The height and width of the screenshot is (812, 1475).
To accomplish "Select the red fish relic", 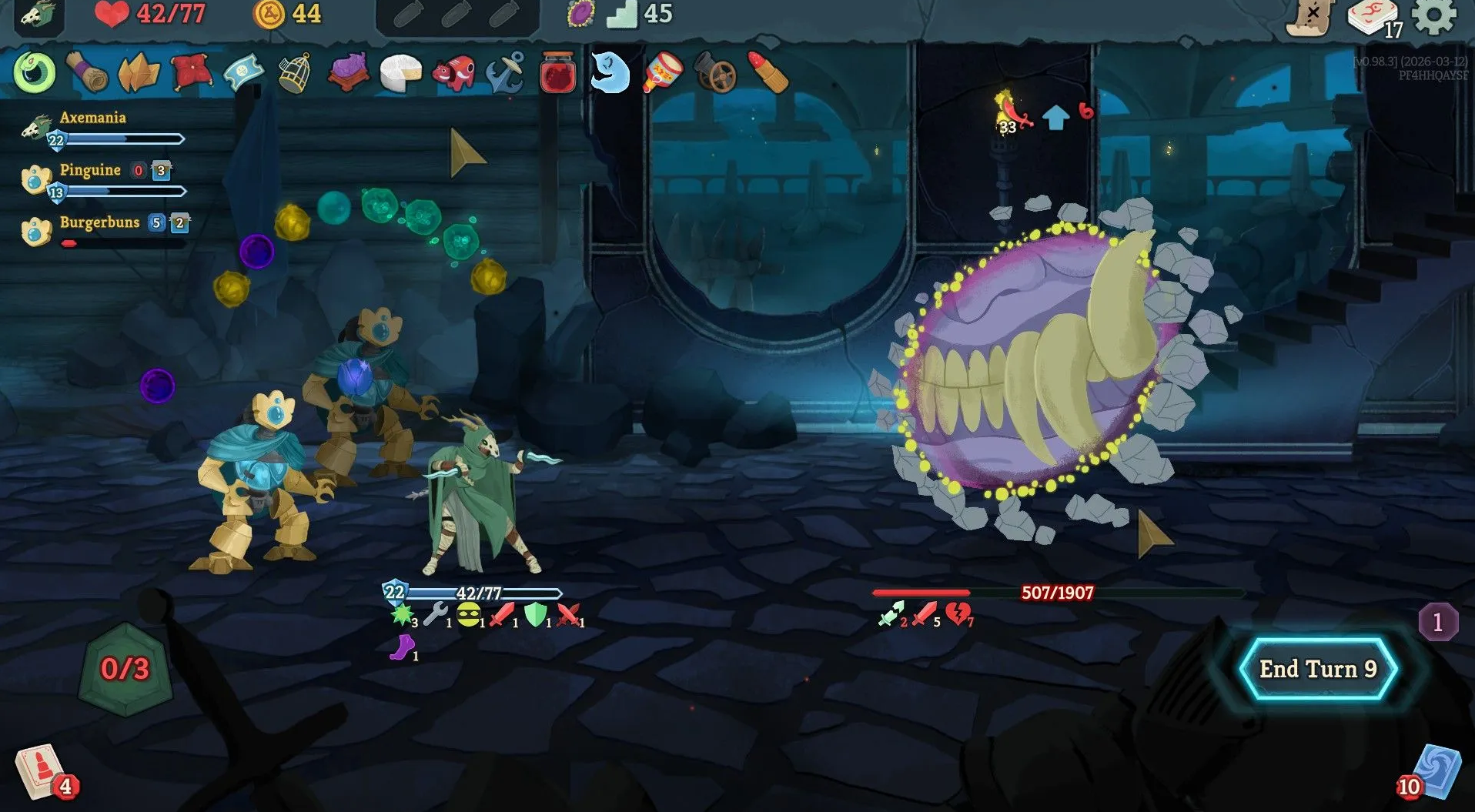I will tap(453, 74).
